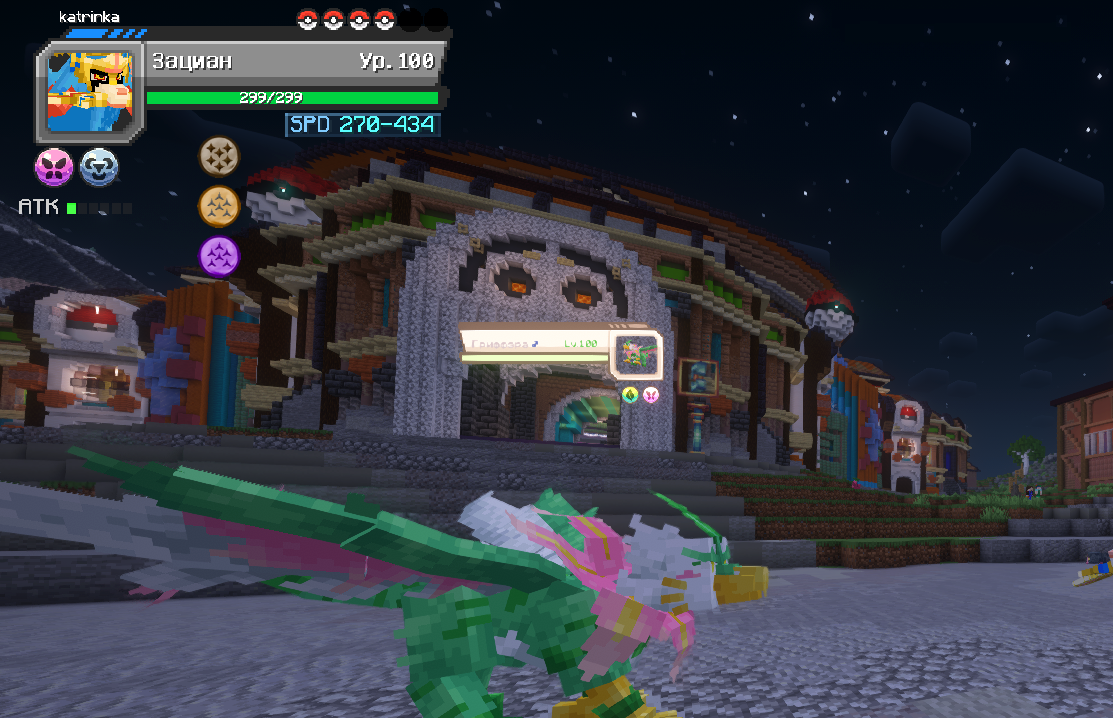1113x718 pixels.
Task: Select the blue-gray Steel type icon
Action: tap(99, 167)
